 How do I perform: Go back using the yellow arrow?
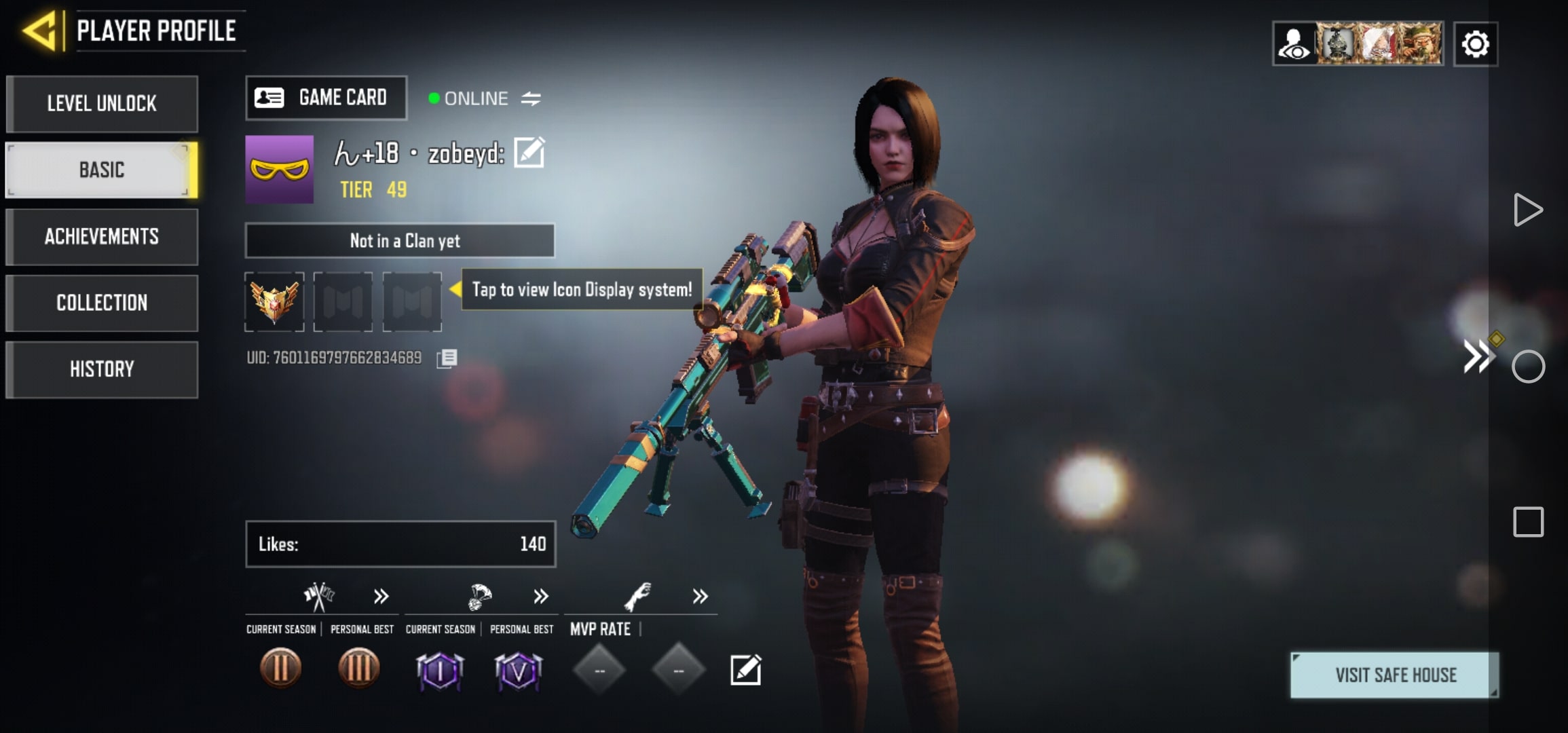point(41,31)
